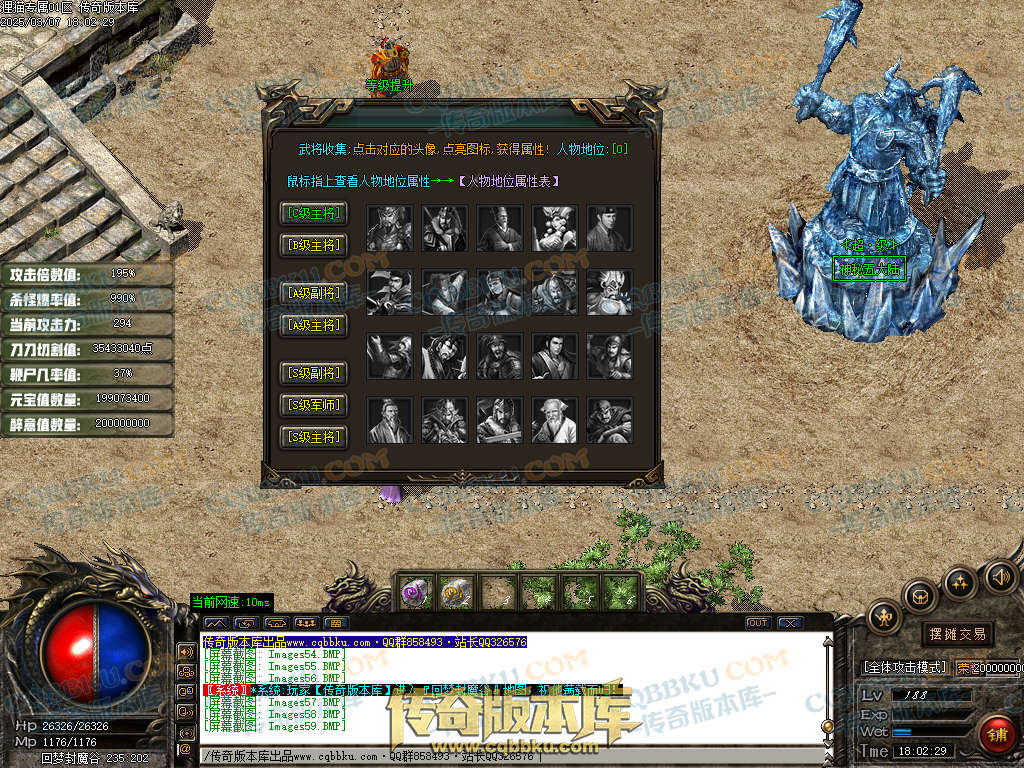
Task: Close the chat panel with X button
Action: click(790, 623)
